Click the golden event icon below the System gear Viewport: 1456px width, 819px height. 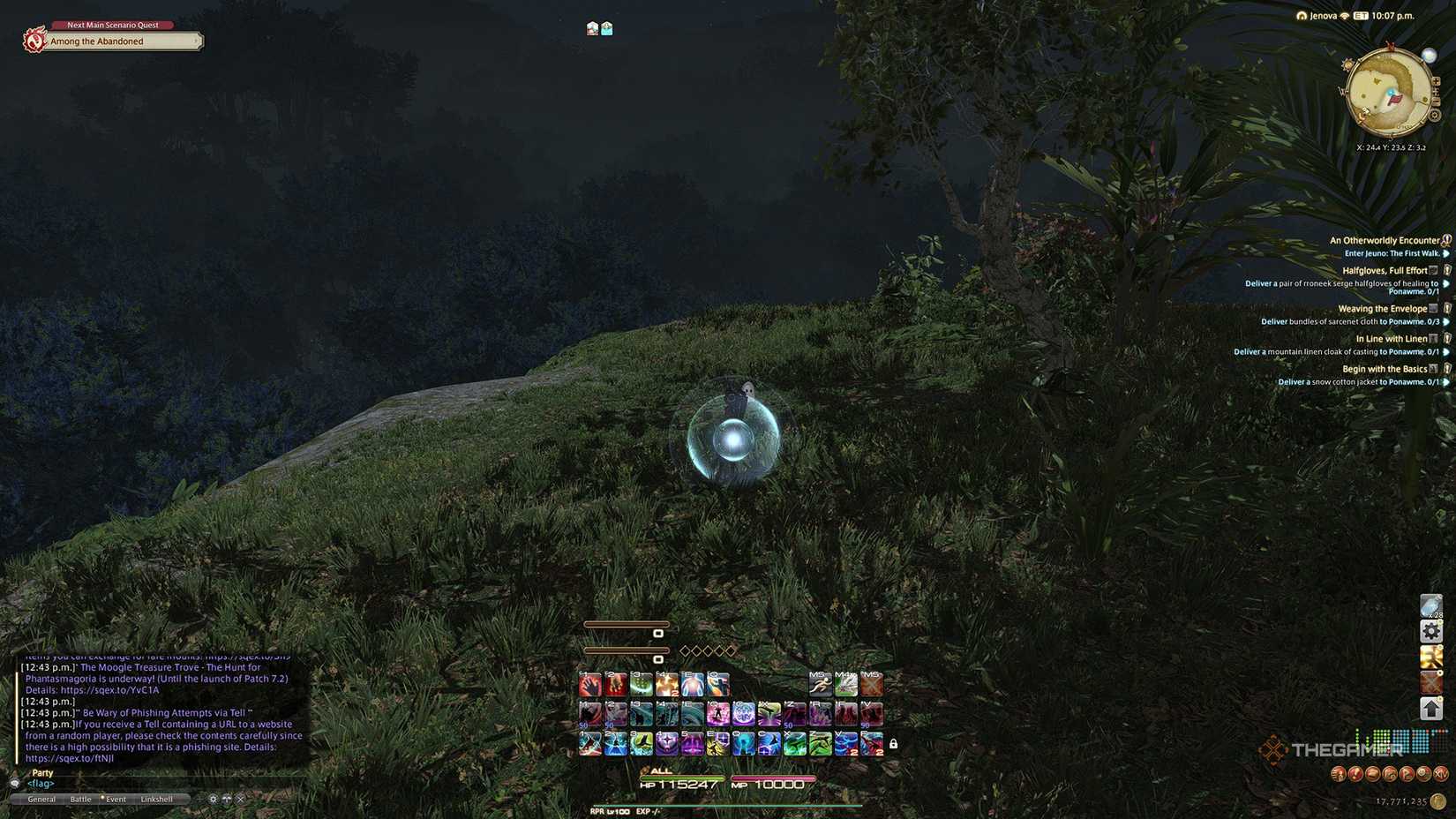point(1431,655)
